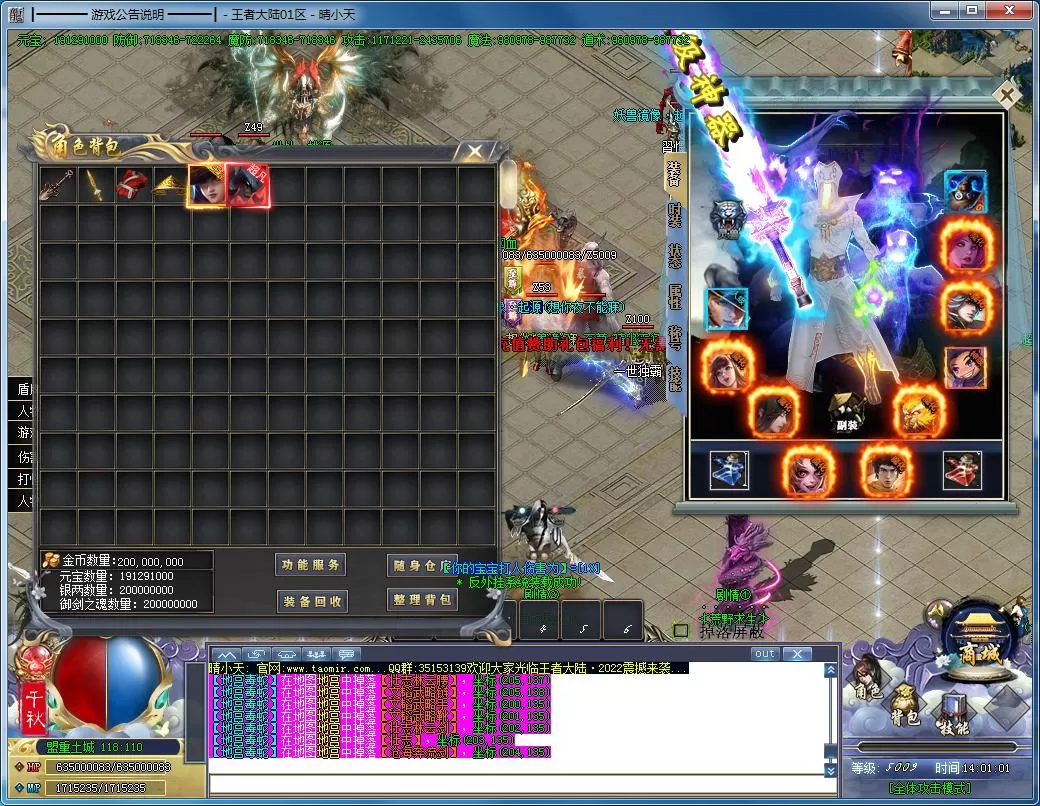1040x806 pixels.
Task: Show the 技能 skills tab in character panel
Action: [675, 378]
